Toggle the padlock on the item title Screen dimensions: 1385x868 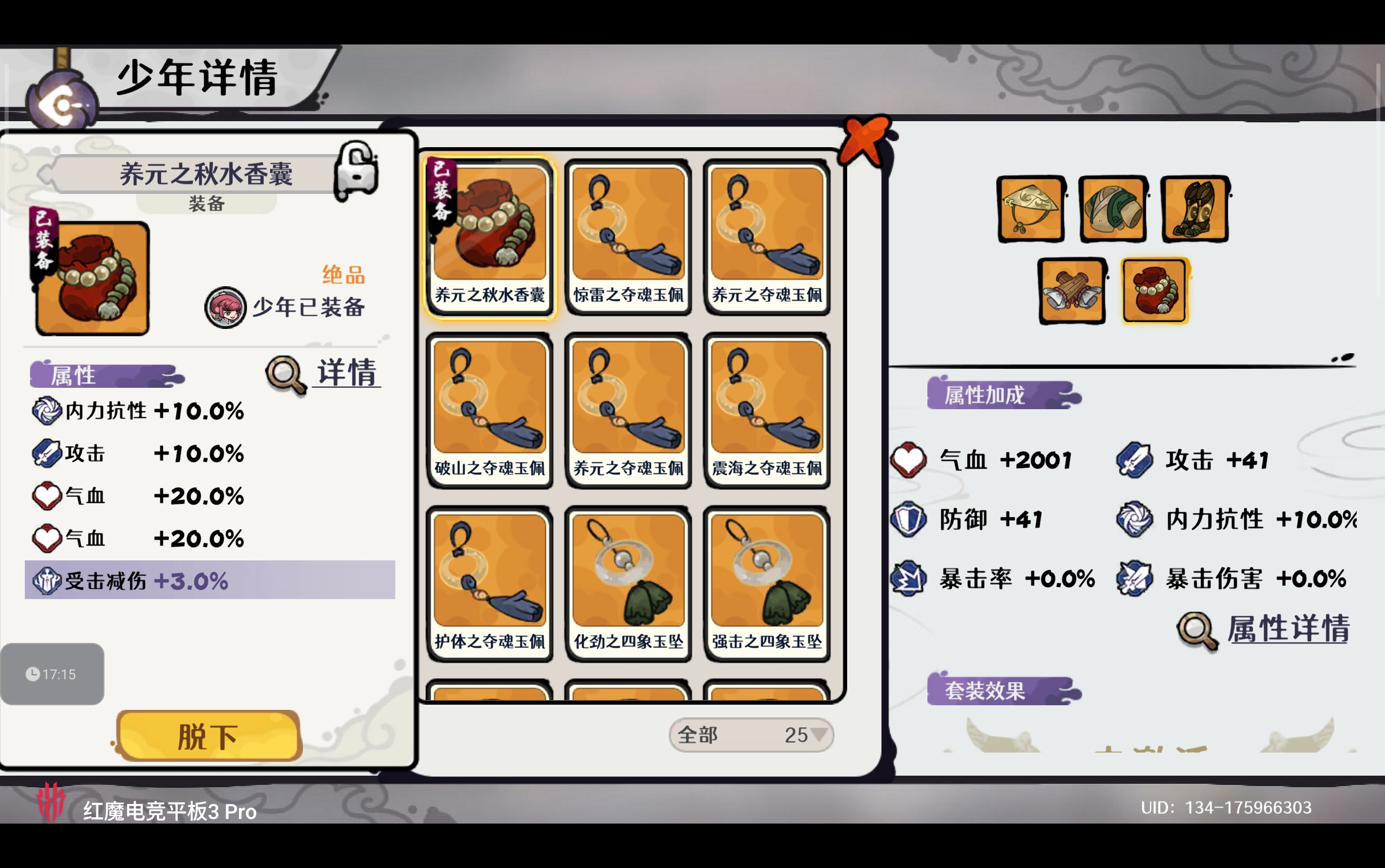click(x=356, y=171)
